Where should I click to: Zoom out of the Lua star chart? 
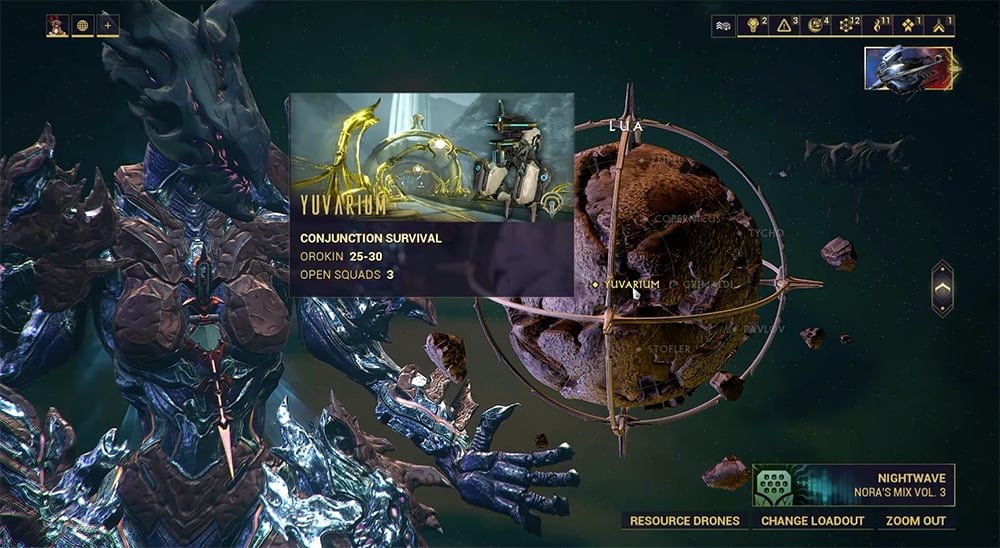917,520
